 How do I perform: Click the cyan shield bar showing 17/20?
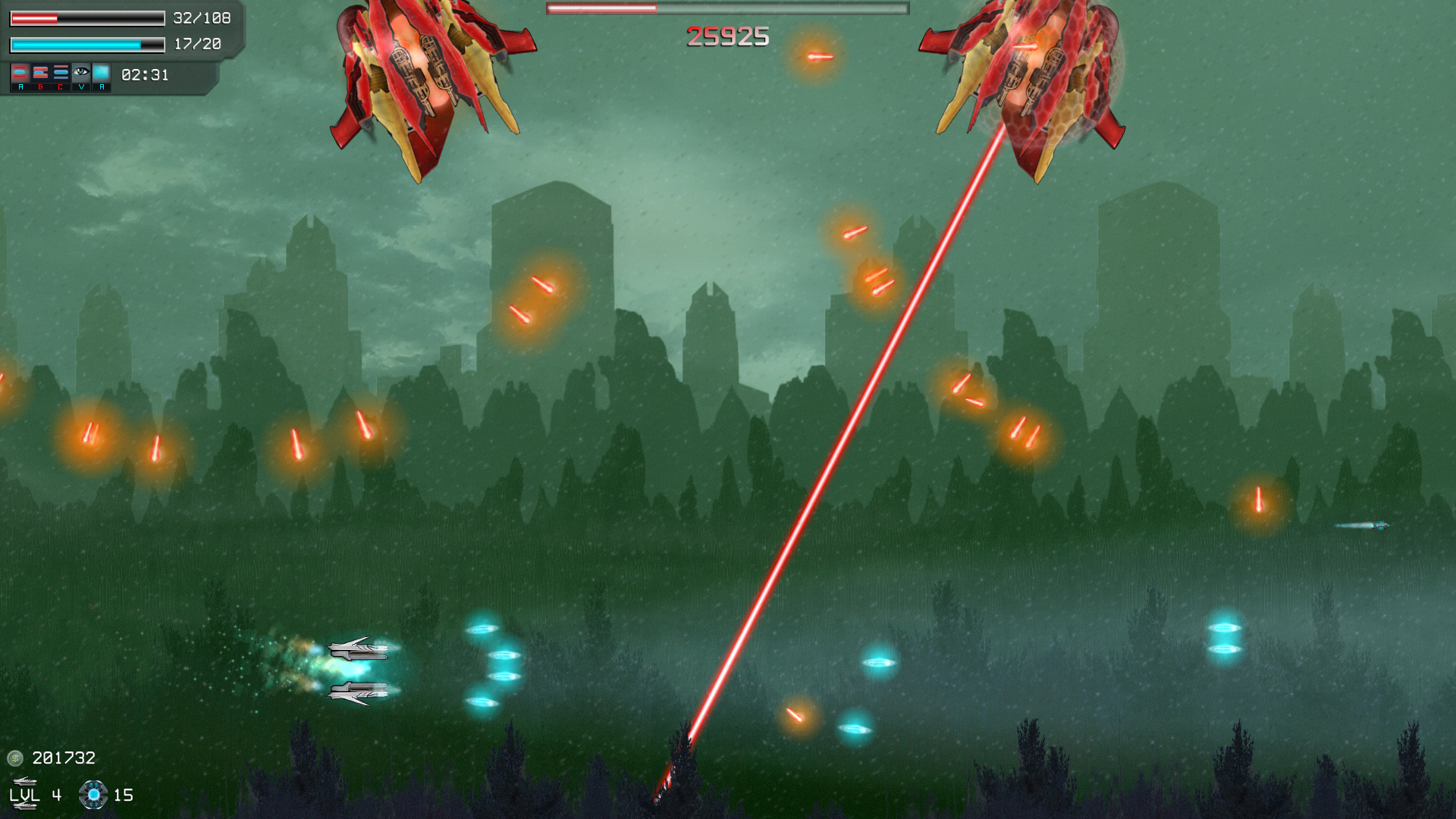pos(86,45)
